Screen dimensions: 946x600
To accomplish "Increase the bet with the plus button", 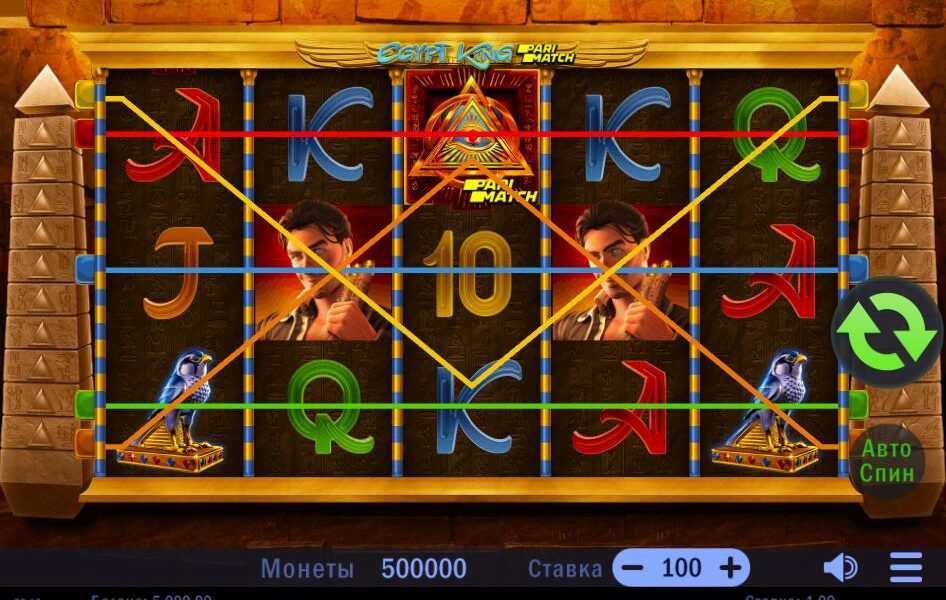I will click(x=730, y=568).
